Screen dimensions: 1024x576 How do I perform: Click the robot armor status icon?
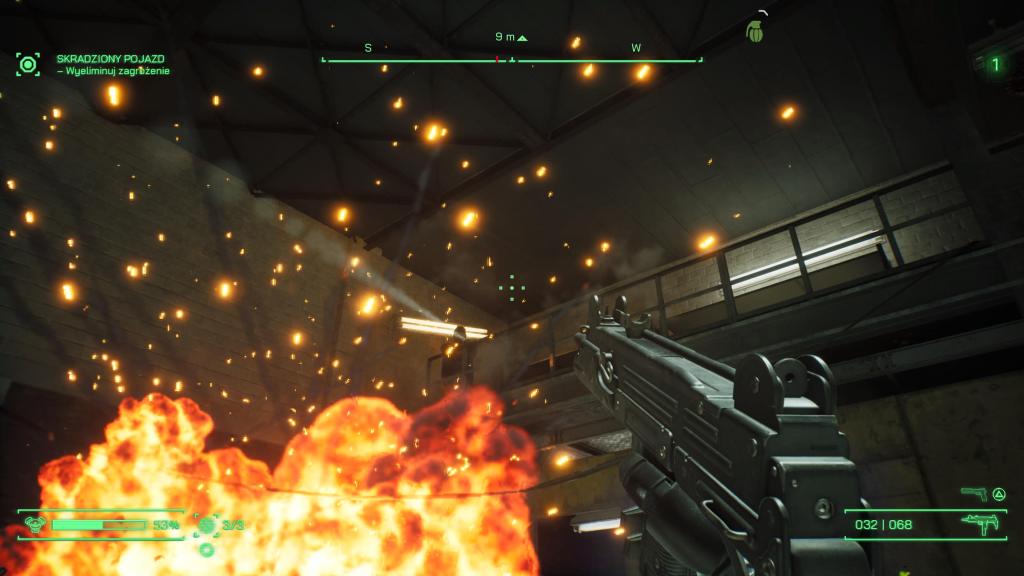tap(34, 524)
